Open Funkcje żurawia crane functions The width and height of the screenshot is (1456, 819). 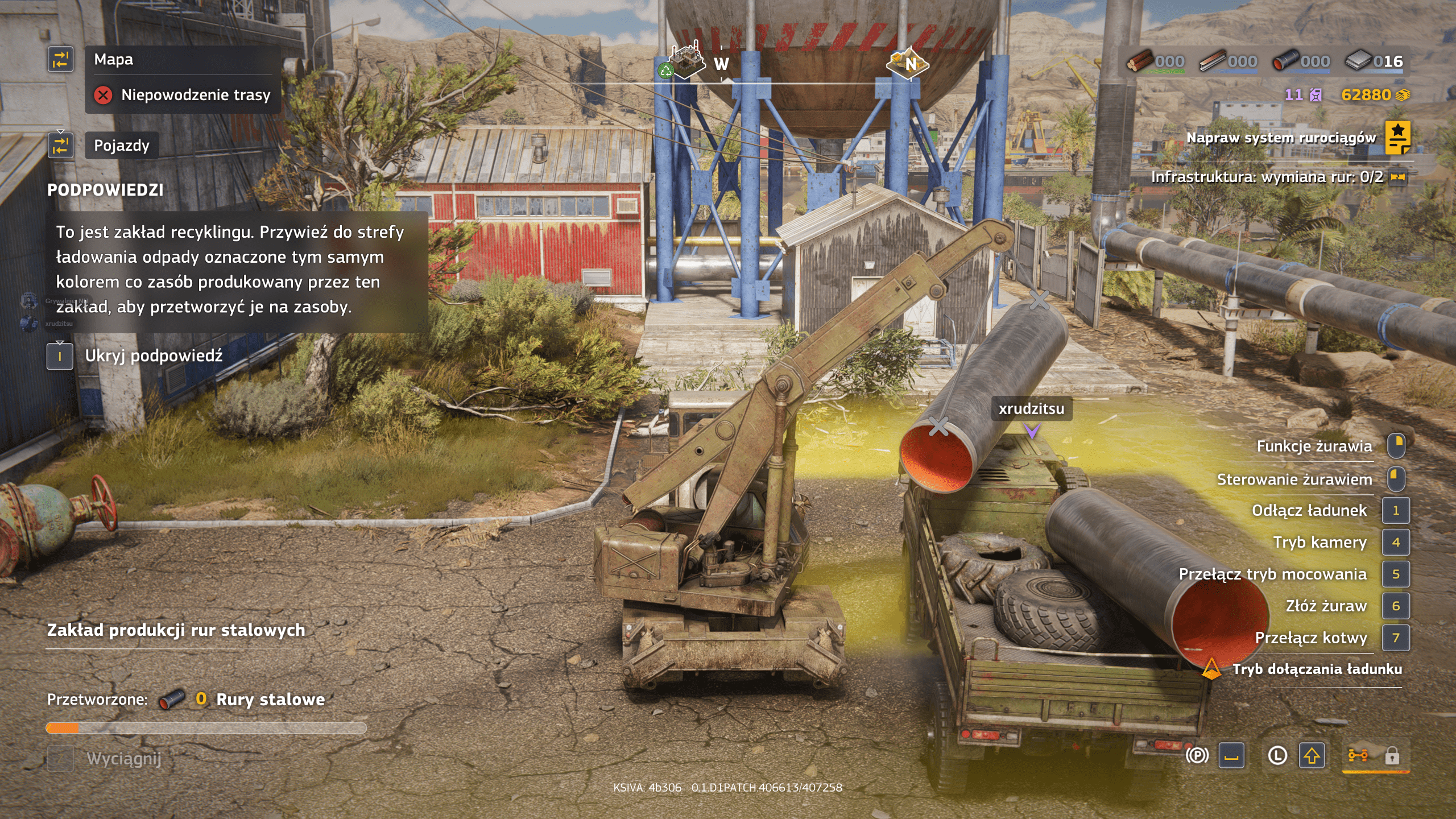tap(1314, 446)
